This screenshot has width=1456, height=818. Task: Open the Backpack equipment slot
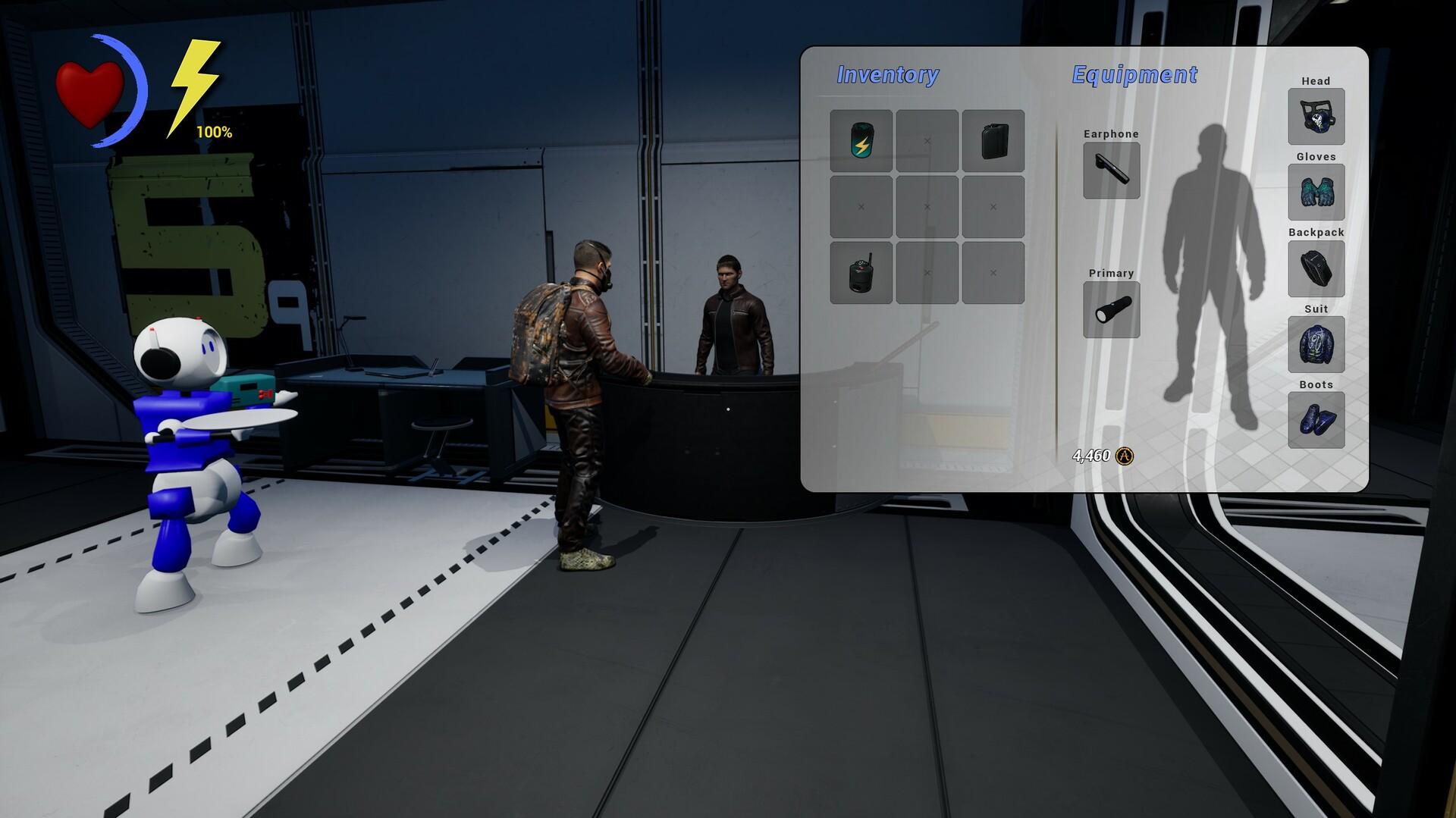(x=1316, y=268)
